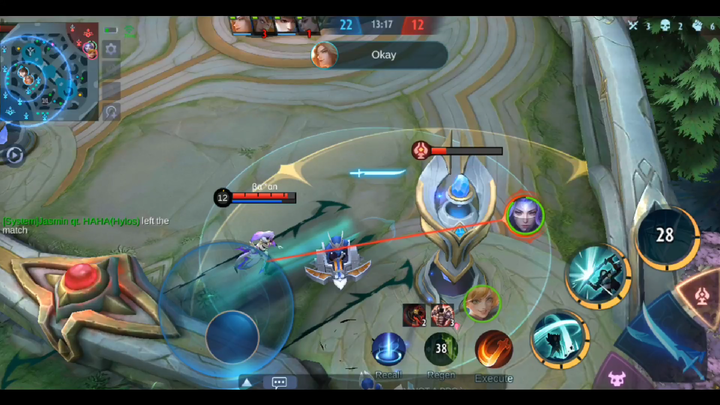Click the play button under the minimap

15,155
